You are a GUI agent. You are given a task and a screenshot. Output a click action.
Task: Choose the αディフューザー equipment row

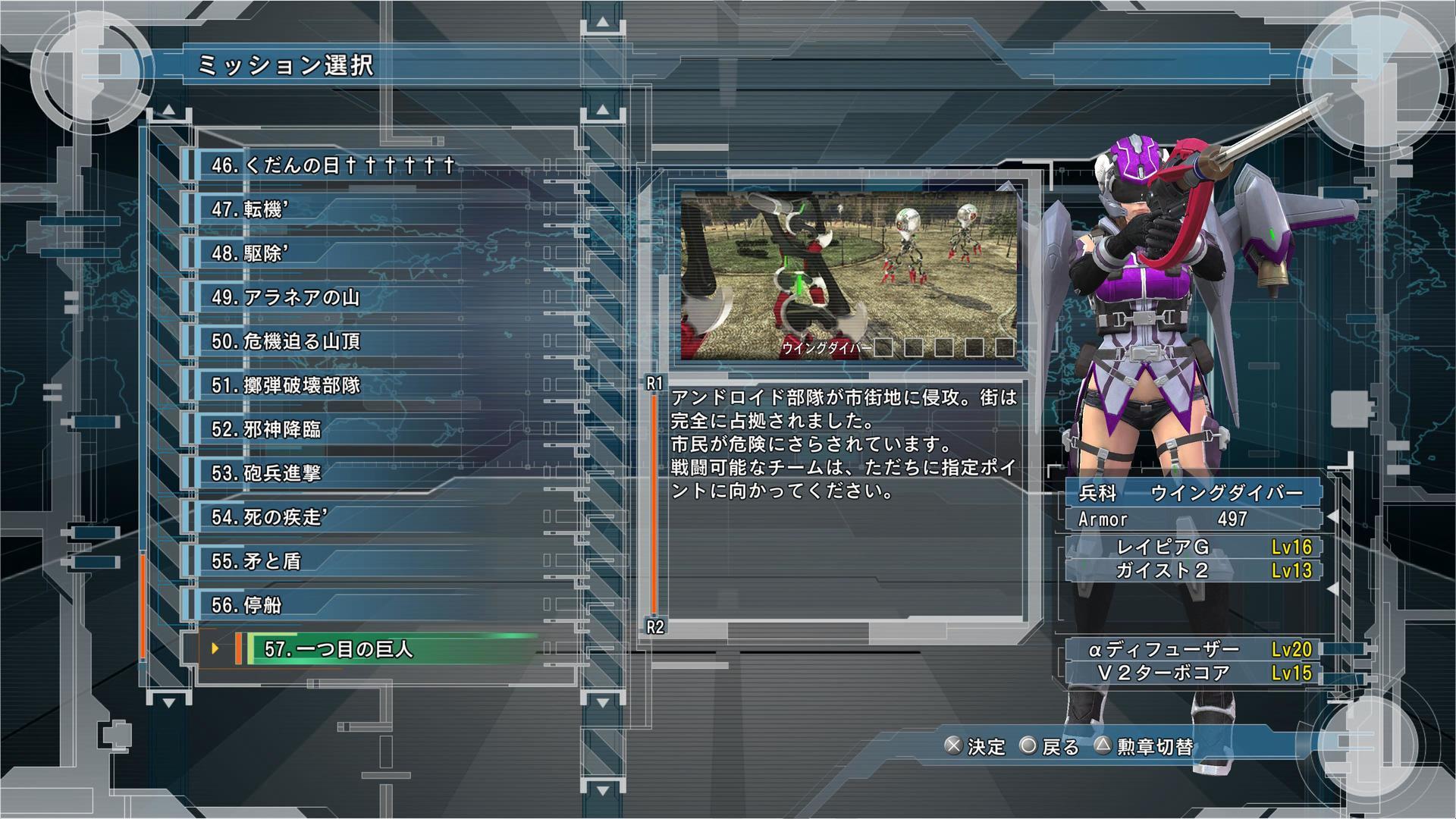point(1193,649)
